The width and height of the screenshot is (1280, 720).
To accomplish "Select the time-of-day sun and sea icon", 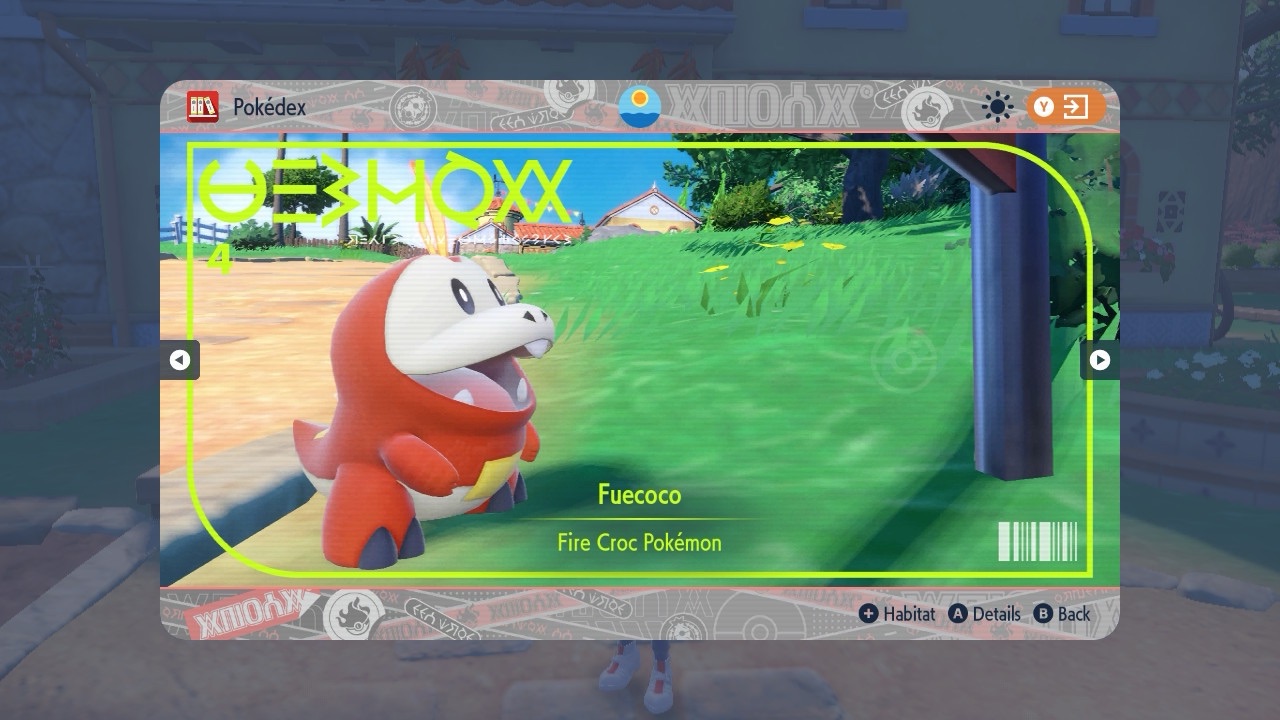I will [639, 106].
